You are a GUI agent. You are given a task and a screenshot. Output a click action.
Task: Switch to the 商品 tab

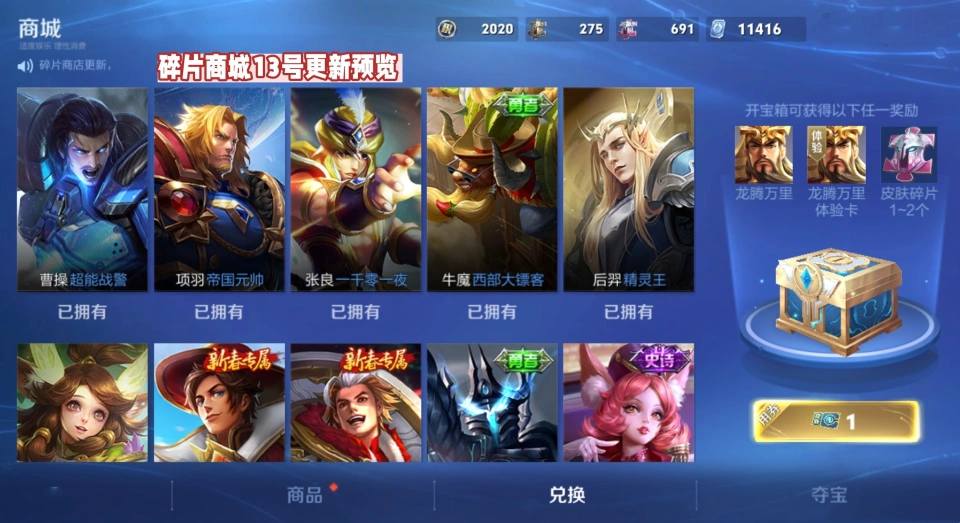coord(305,494)
